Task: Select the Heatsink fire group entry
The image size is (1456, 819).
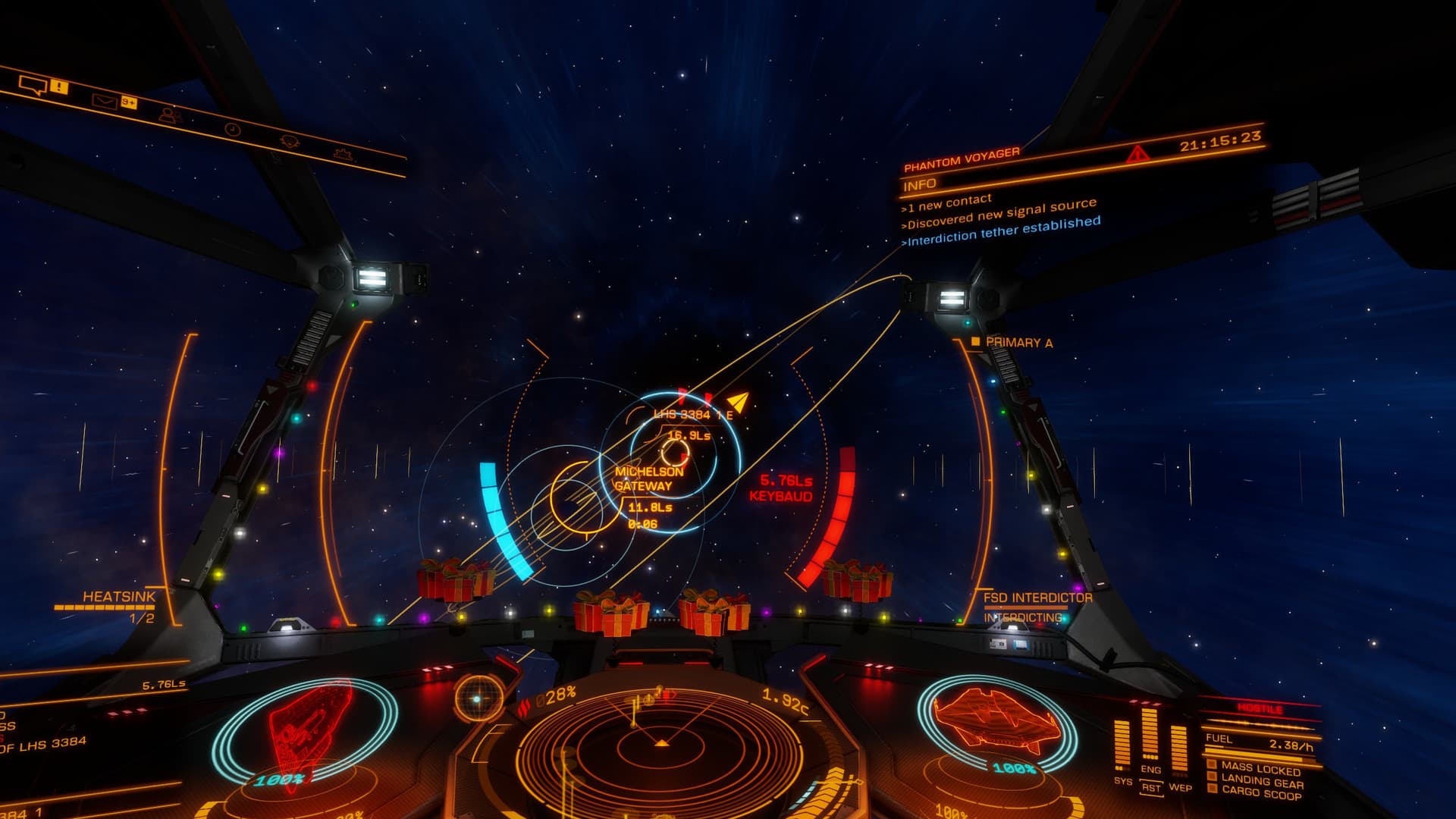Action: 118,598
